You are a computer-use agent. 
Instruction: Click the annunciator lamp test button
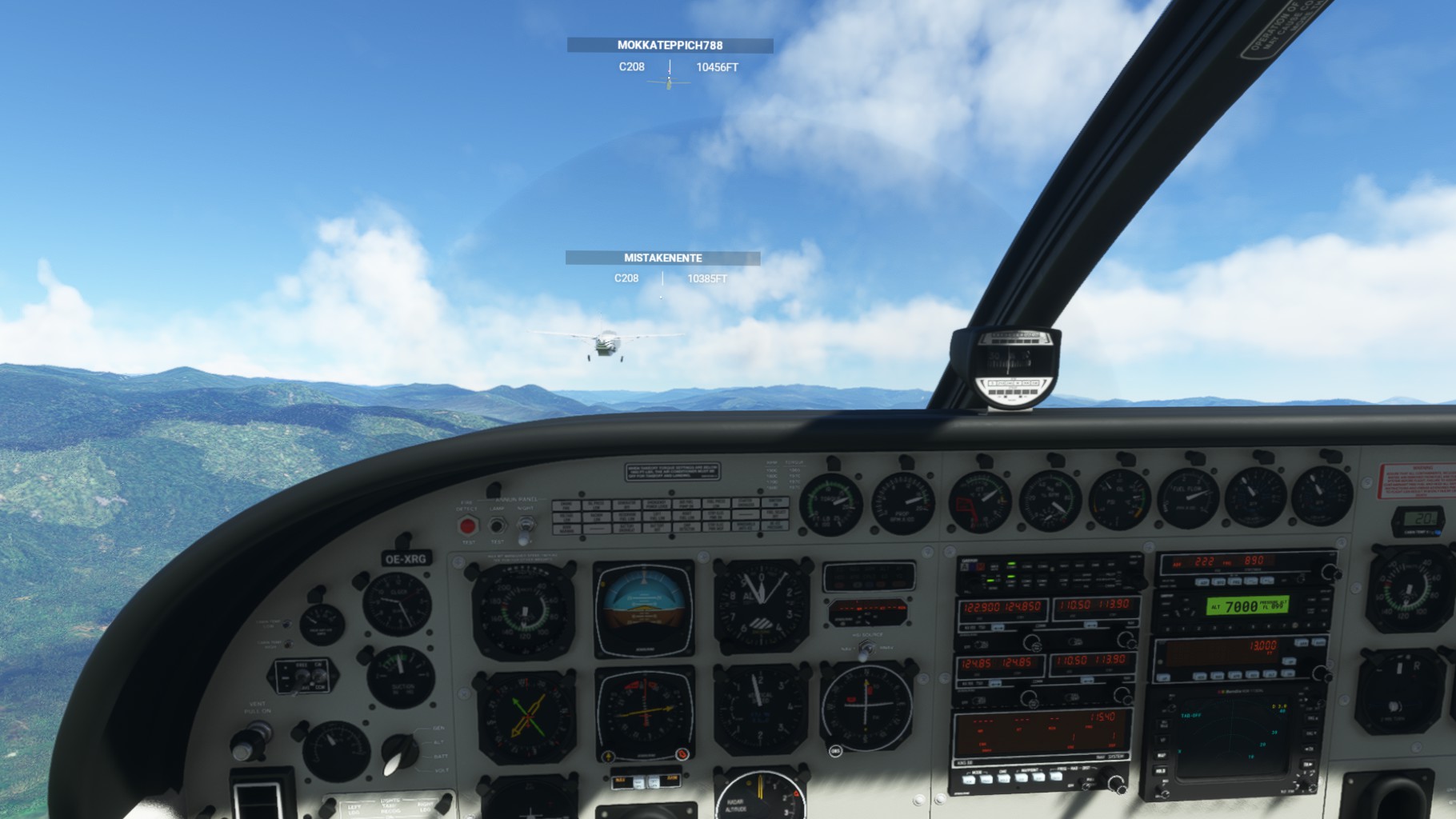(497, 525)
